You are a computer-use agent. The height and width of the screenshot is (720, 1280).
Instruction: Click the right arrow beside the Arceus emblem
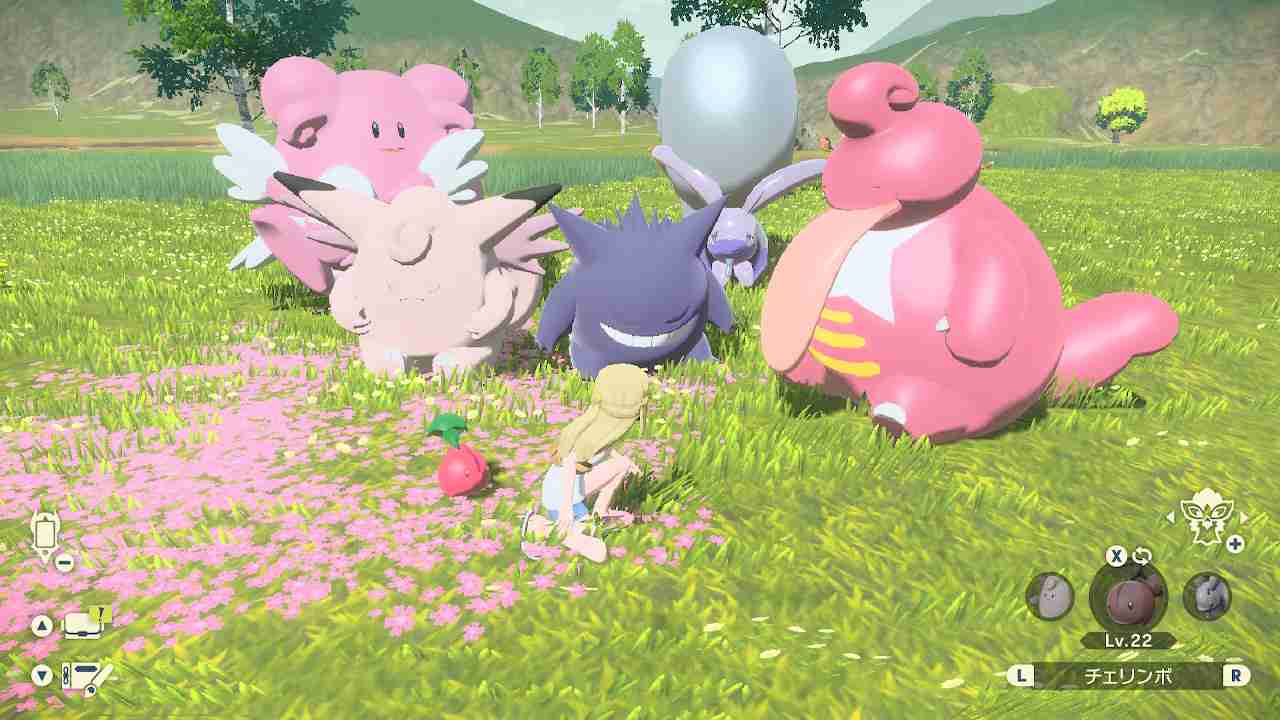(x=1243, y=516)
